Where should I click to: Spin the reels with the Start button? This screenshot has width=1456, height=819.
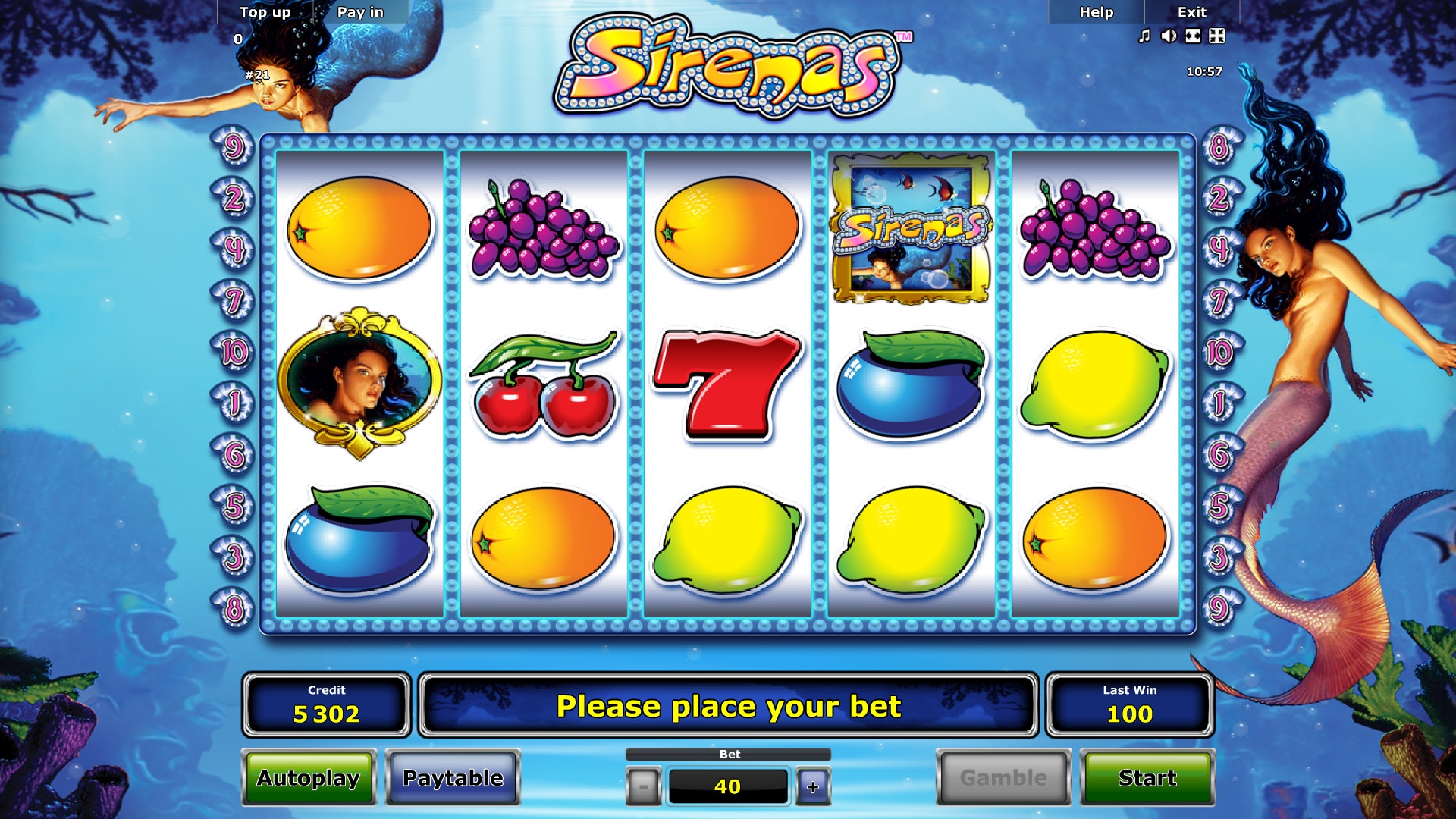click(x=1147, y=778)
